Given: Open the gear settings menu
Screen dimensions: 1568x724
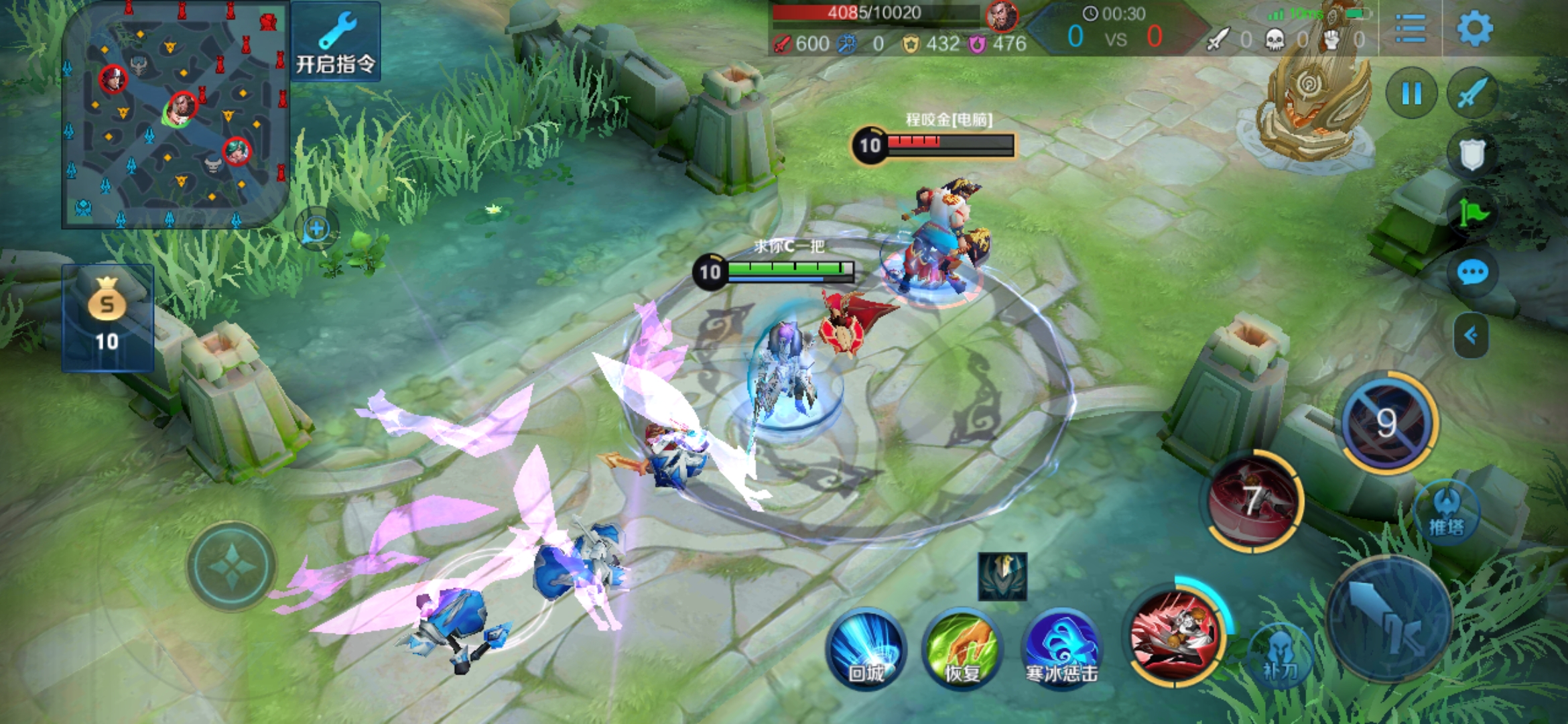Looking at the screenshot, I should [x=1474, y=28].
